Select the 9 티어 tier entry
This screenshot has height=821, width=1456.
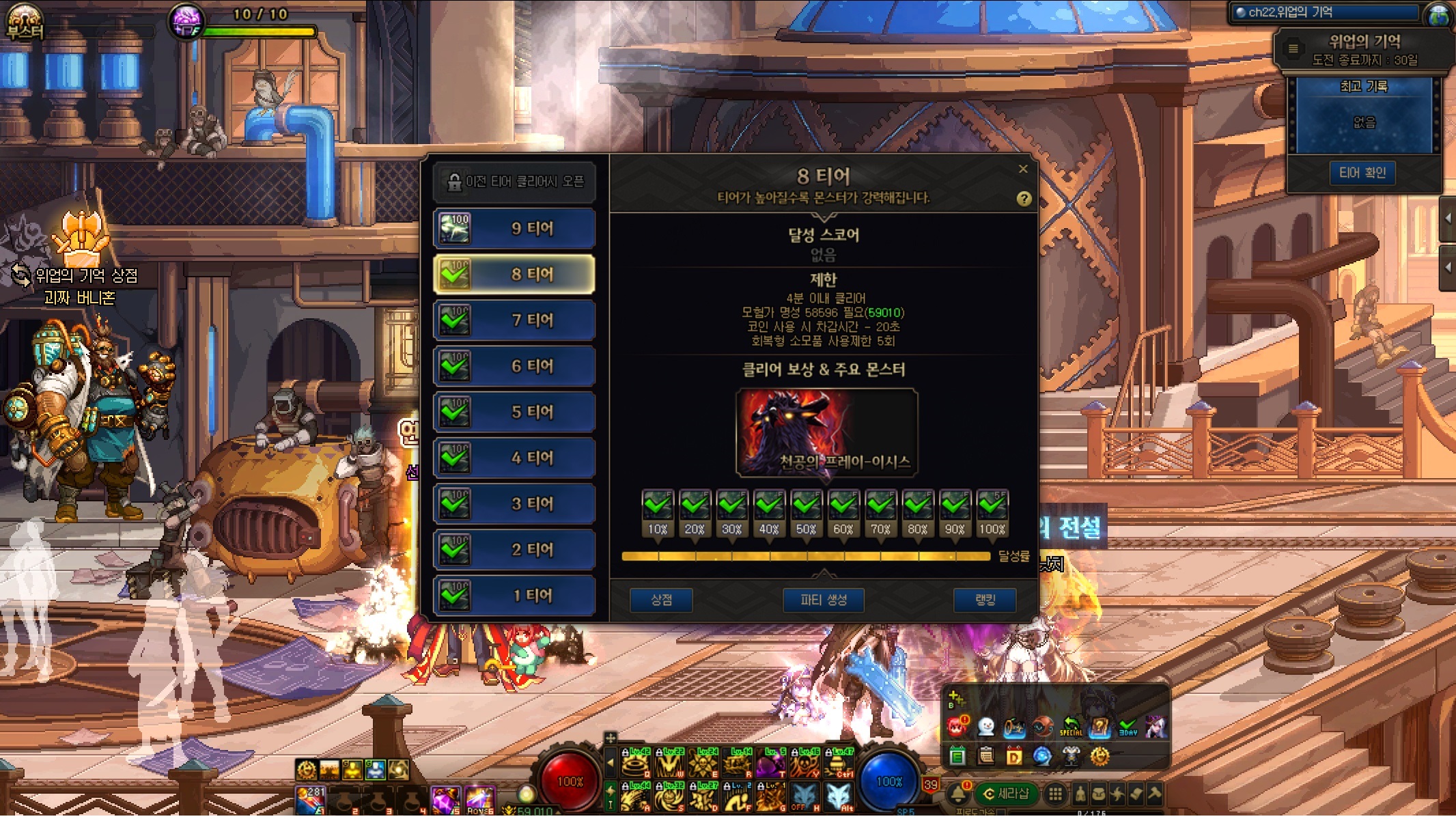tap(514, 229)
